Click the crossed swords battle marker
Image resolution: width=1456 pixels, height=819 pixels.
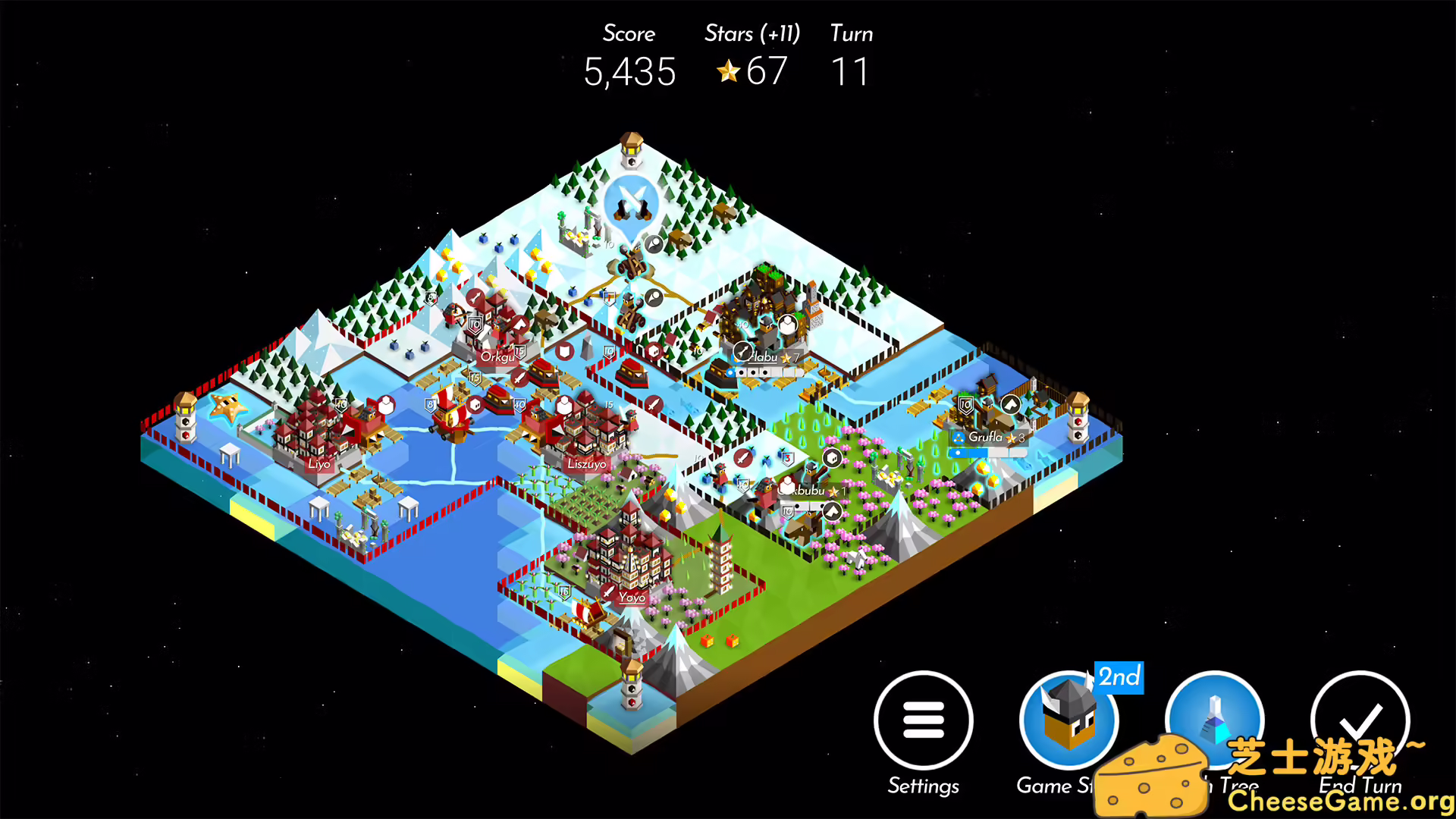632,202
